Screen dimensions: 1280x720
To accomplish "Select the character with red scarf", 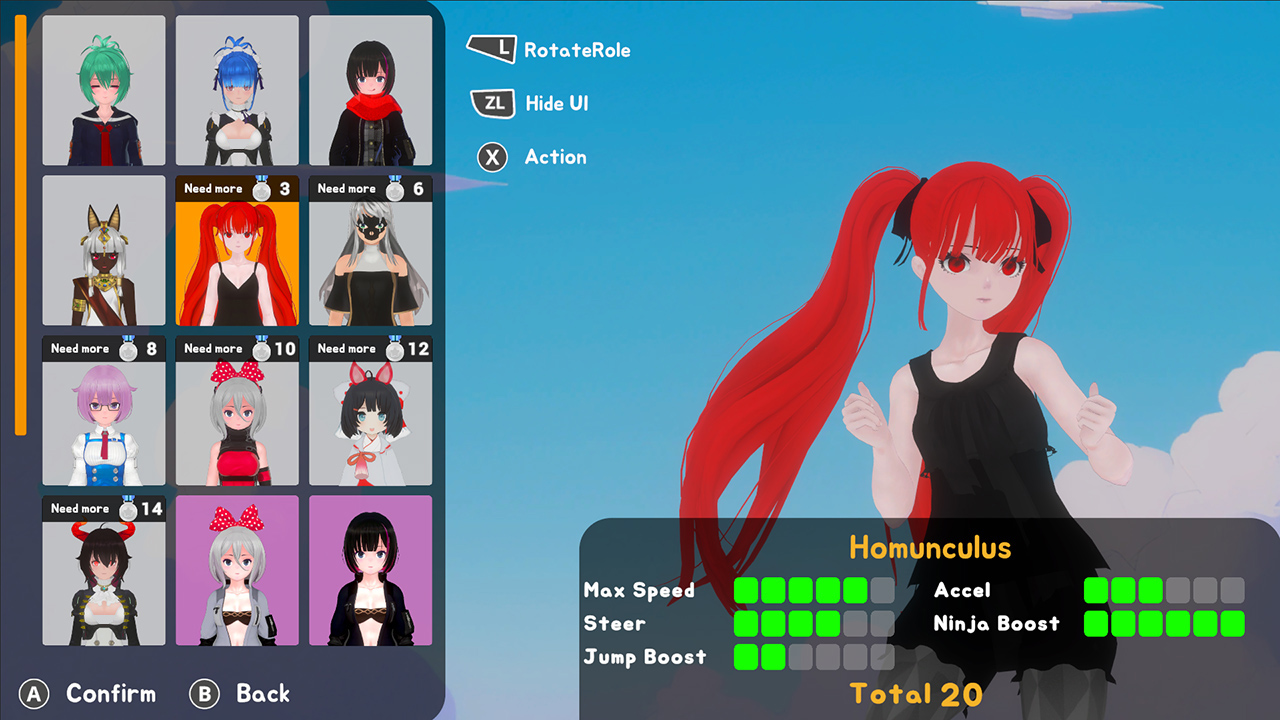I will coord(370,90).
